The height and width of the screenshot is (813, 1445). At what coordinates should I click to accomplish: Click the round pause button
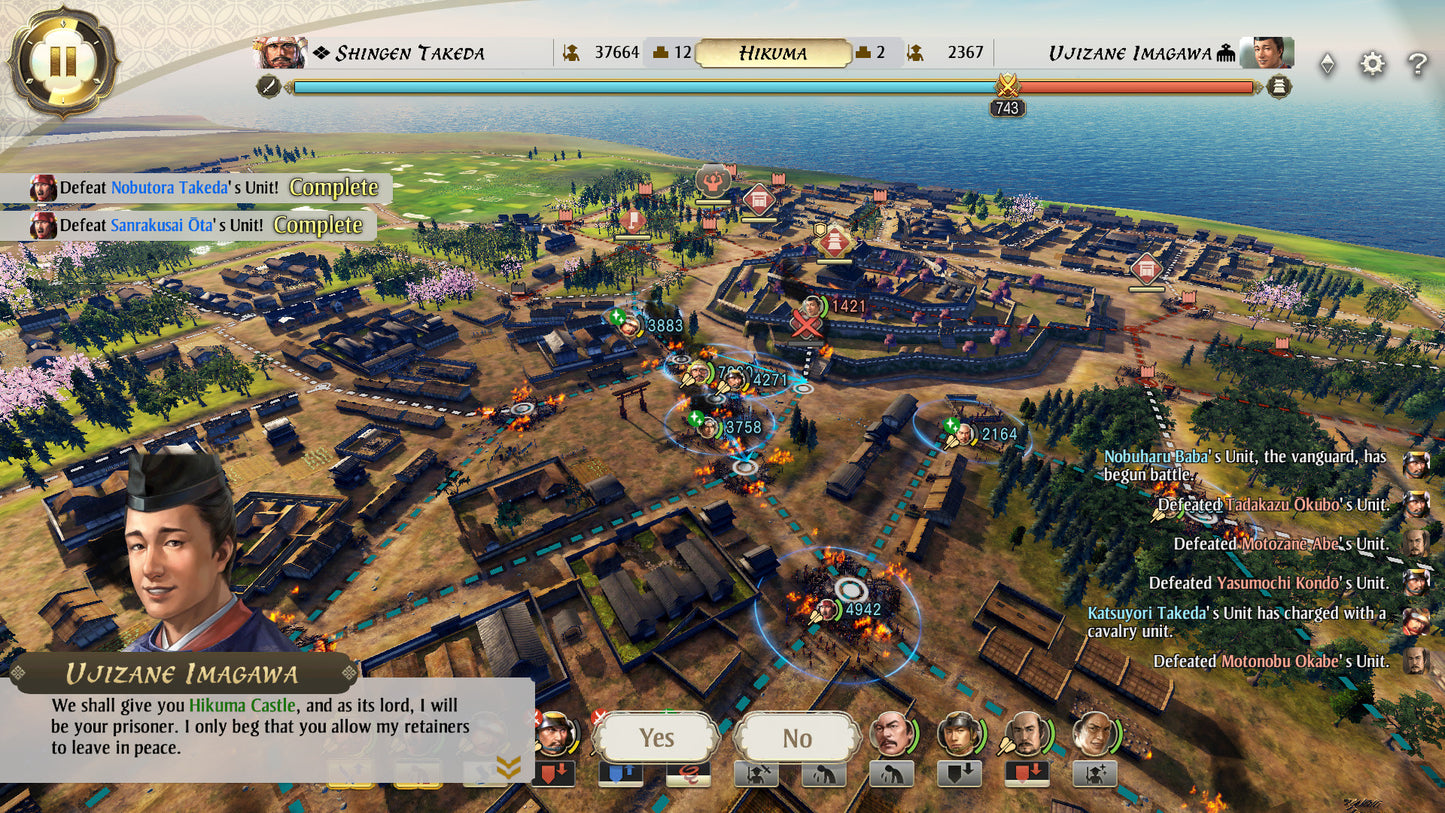tap(62, 62)
